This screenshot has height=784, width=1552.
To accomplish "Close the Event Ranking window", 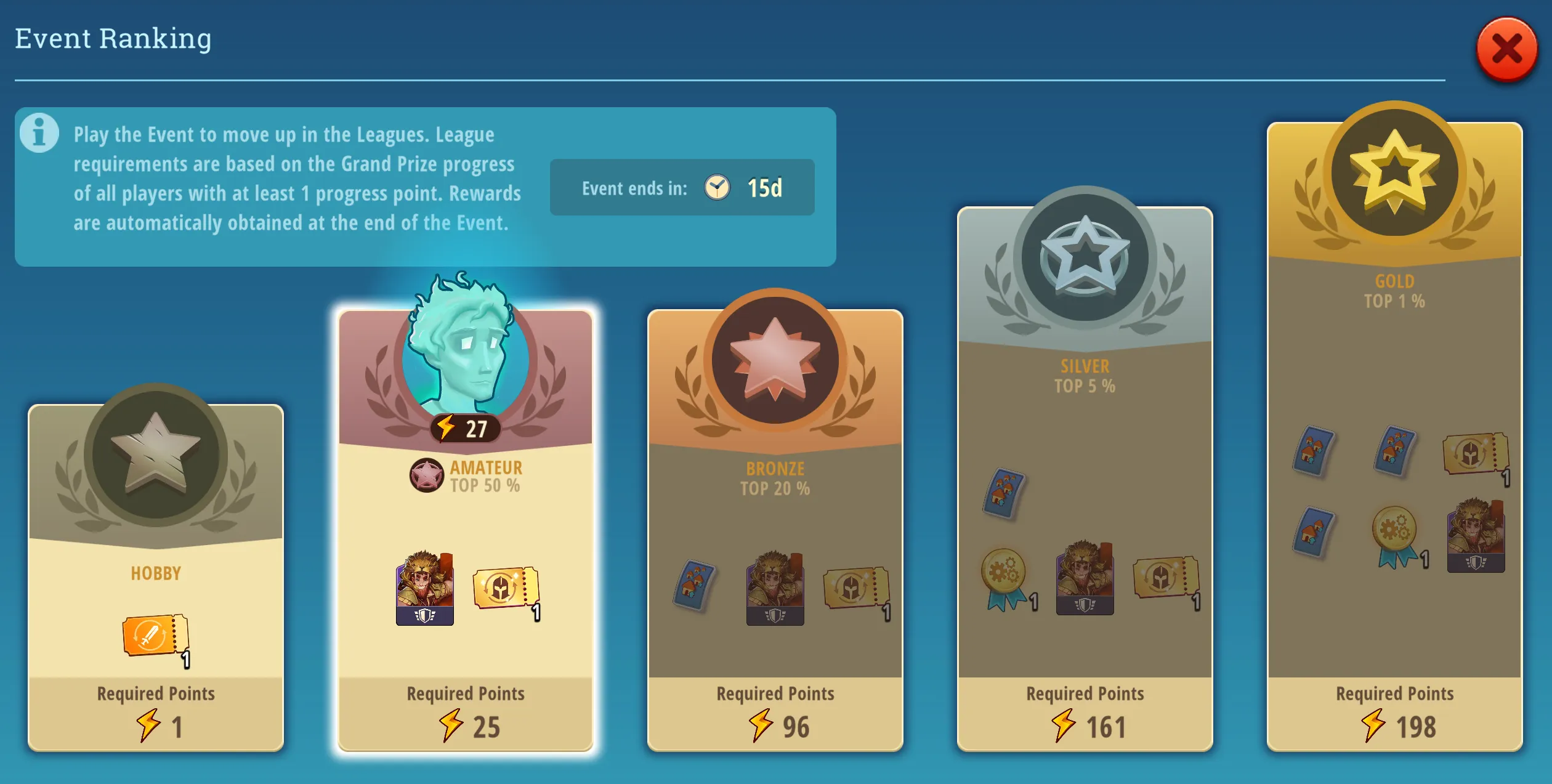I will (1506, 49).
